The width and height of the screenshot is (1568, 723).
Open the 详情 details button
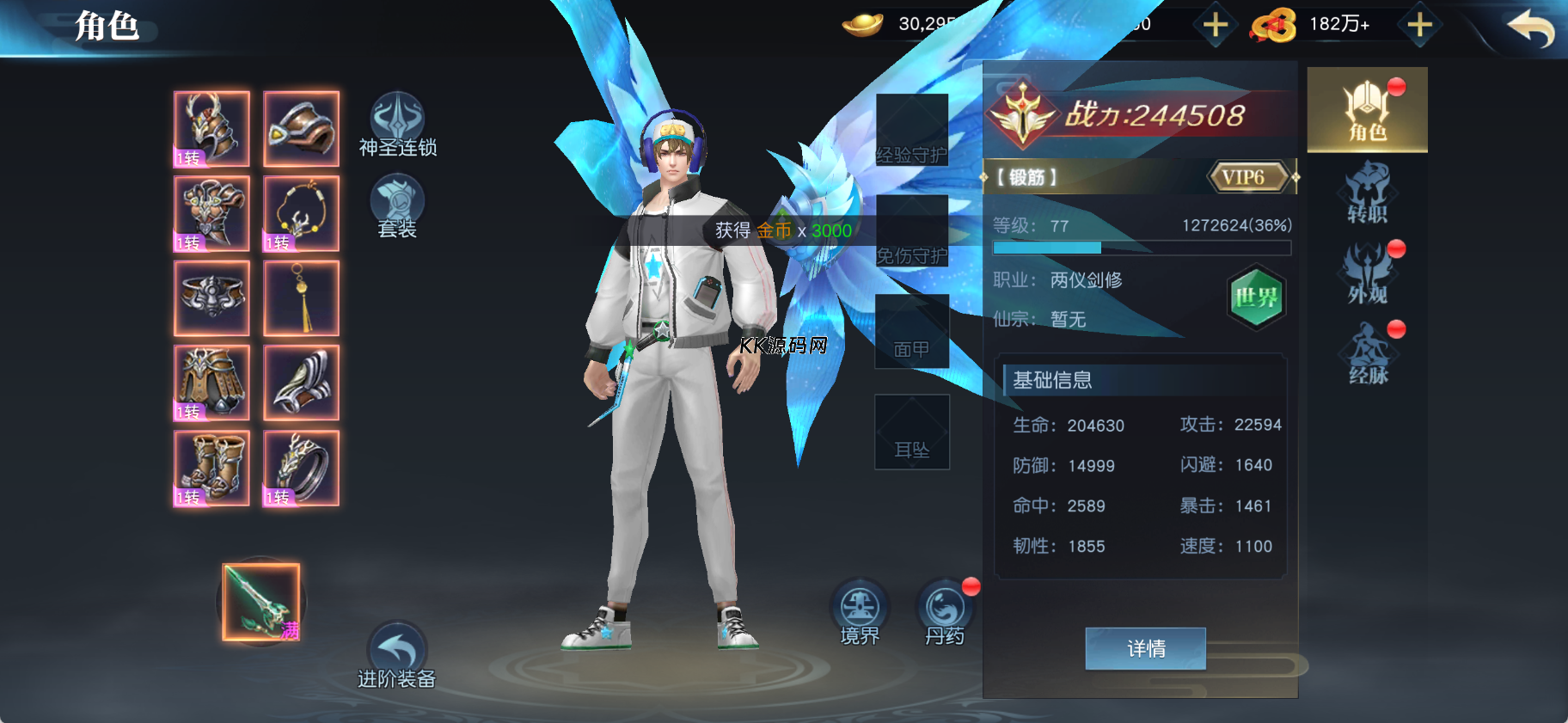(x=1145, y=648)
